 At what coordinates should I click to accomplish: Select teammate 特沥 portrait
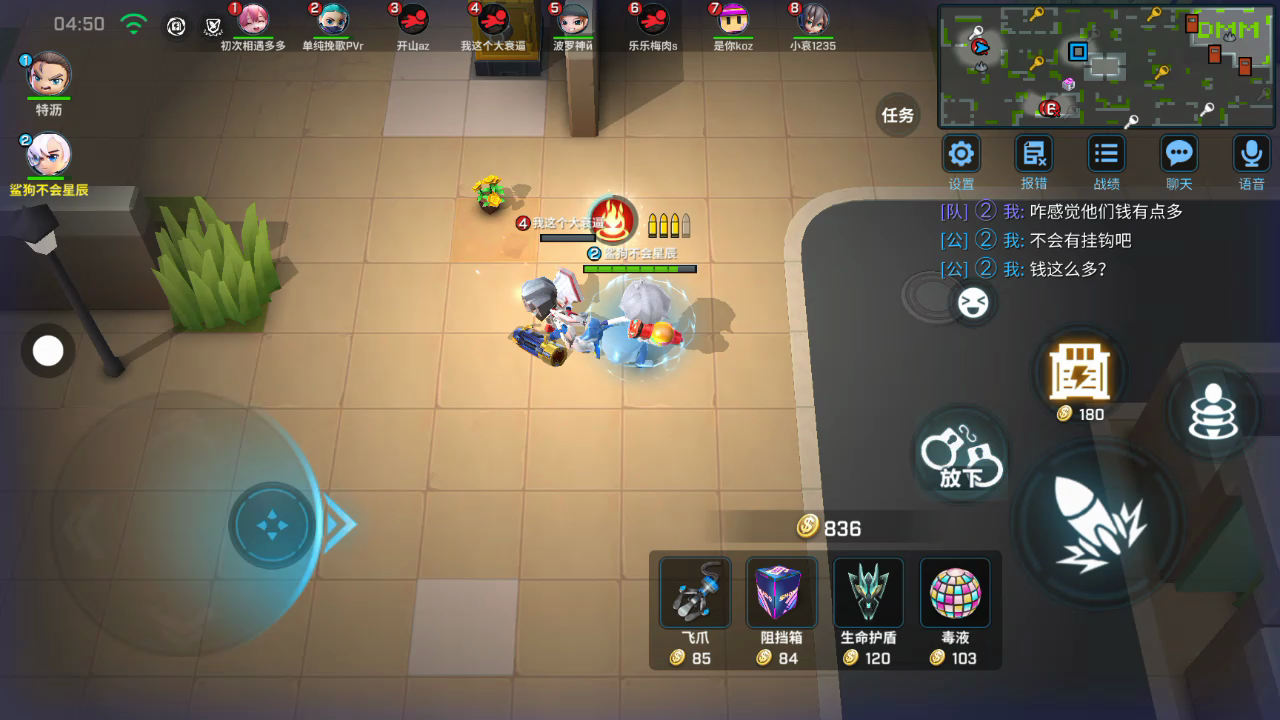coord(48,75)
